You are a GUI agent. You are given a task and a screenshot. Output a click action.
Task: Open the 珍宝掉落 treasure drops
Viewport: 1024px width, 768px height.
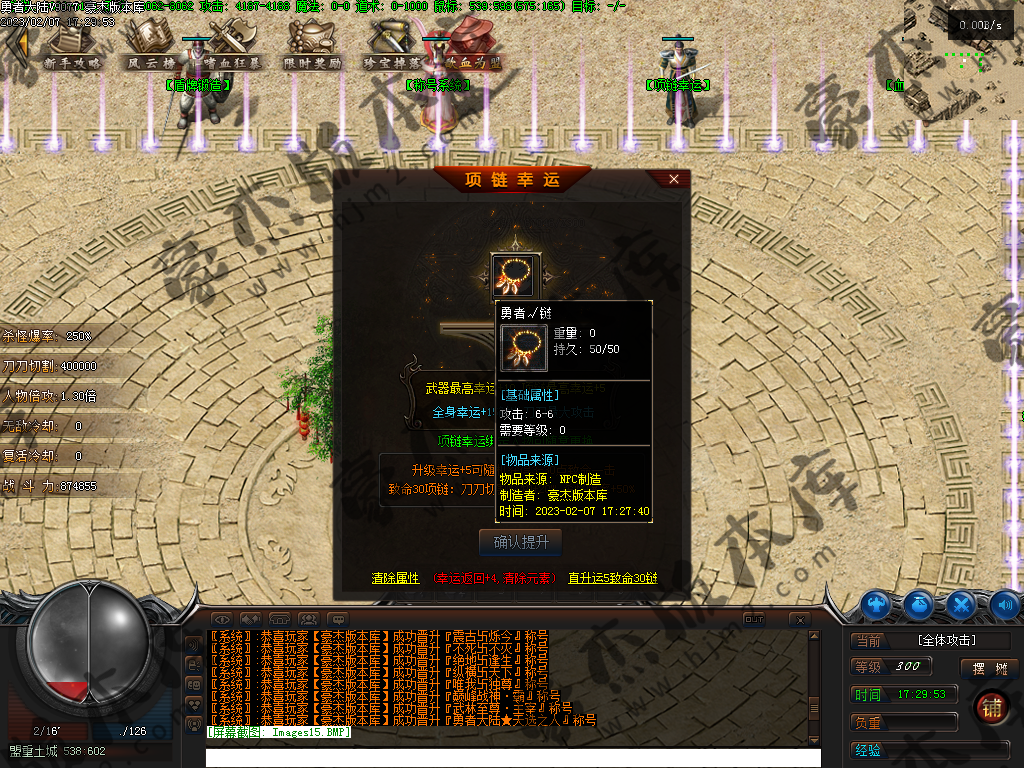[392, 46]
